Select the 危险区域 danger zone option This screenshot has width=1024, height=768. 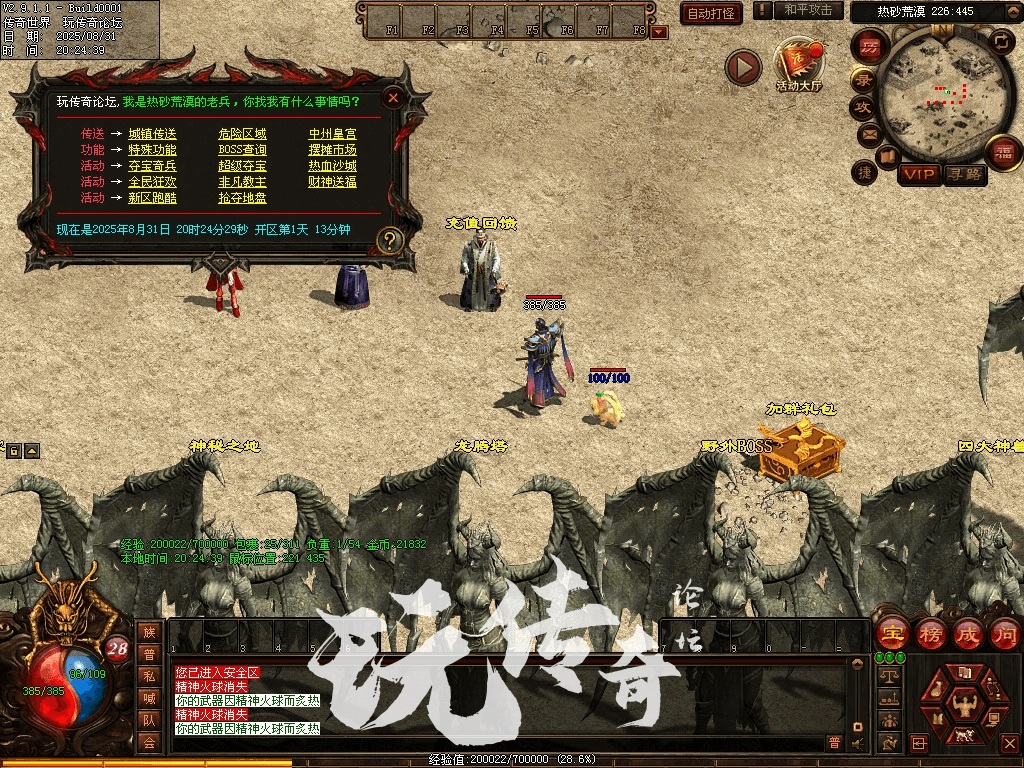pyautogui.click(x=242, y=134)
